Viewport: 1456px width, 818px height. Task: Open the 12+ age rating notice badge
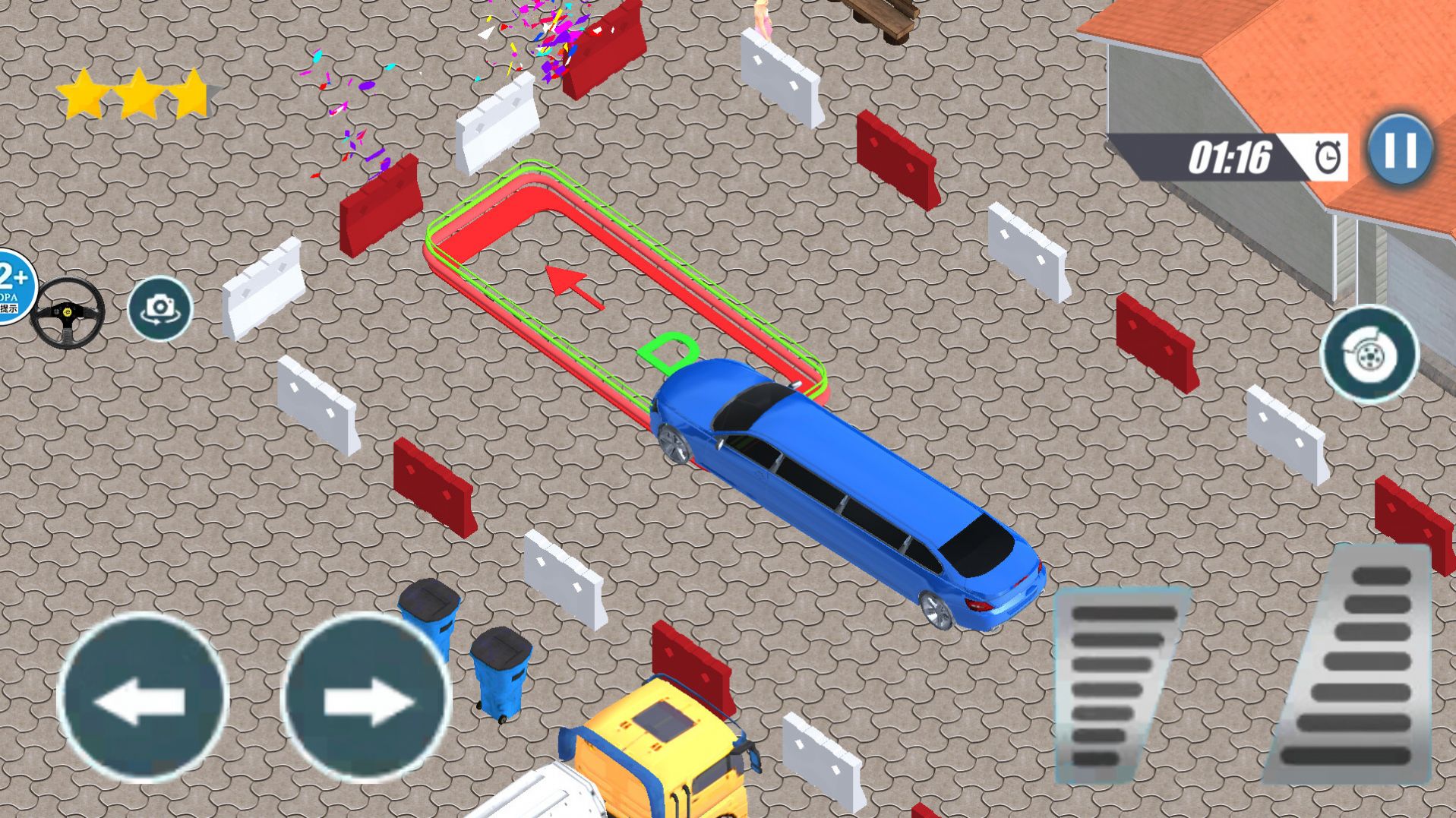[x=14, y=286]
